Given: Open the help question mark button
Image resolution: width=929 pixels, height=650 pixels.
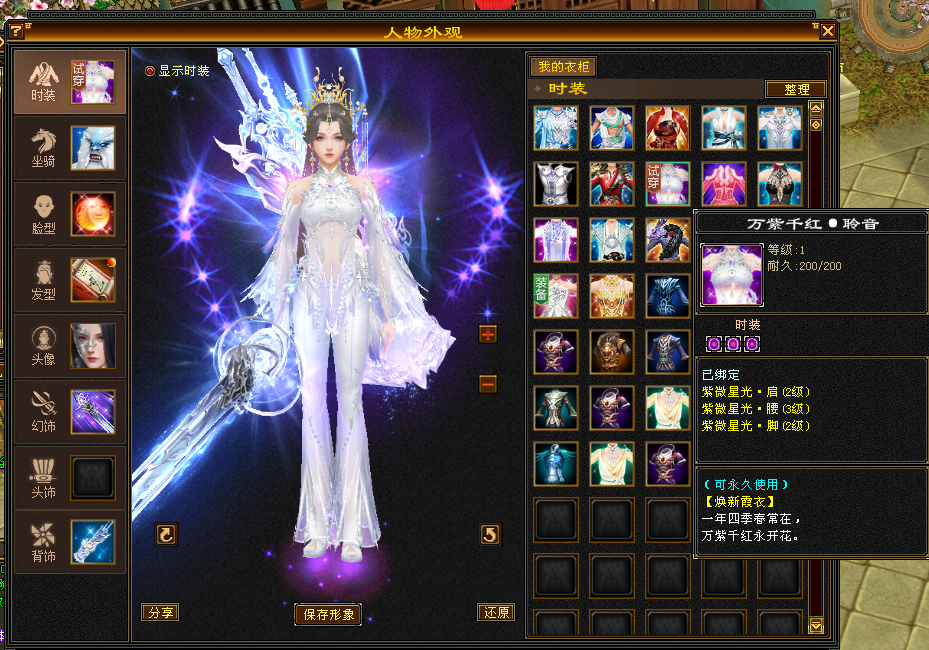Looking at the screenshot, I should [x=15, y=32].
